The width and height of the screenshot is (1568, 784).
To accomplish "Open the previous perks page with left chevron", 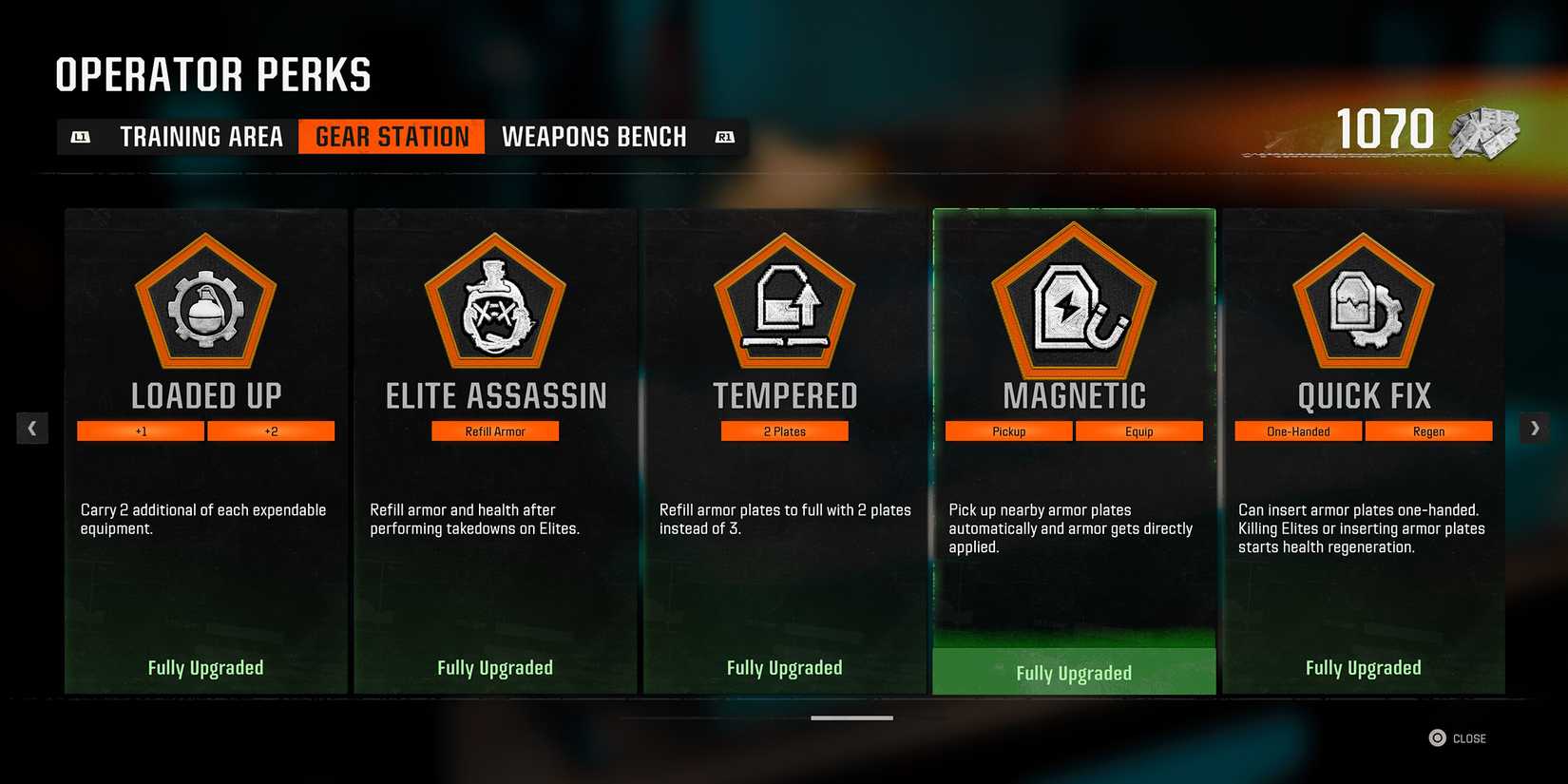I will (x=33, y=428).
